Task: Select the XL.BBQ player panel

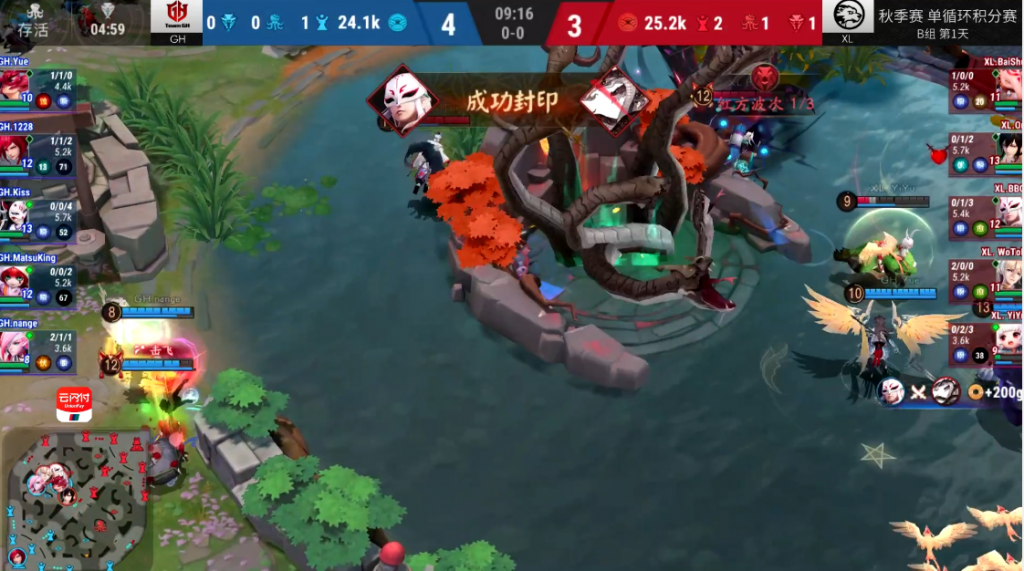Action: click(x=987, y=212)
